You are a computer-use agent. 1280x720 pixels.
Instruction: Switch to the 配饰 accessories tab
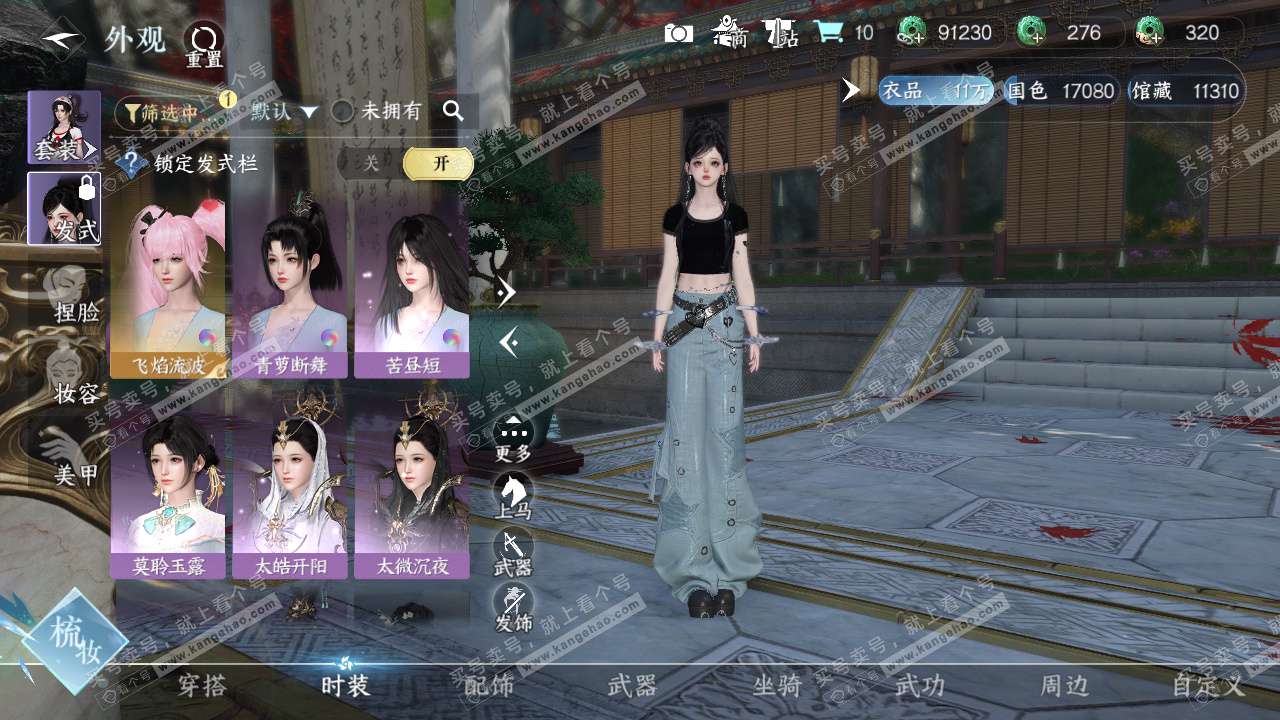[489, 686]
